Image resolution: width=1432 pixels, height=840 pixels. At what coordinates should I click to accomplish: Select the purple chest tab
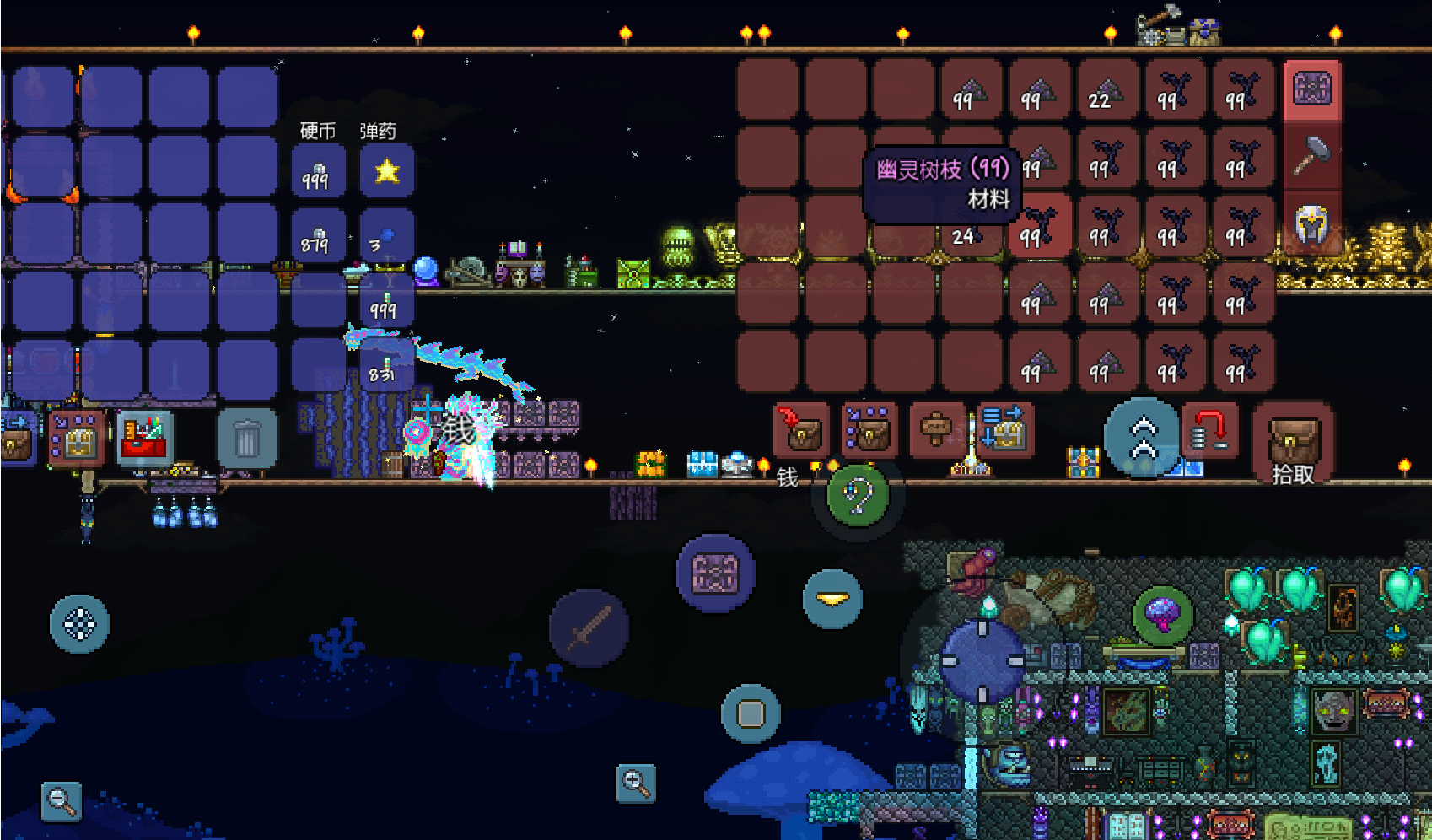tap(1312, 88)
